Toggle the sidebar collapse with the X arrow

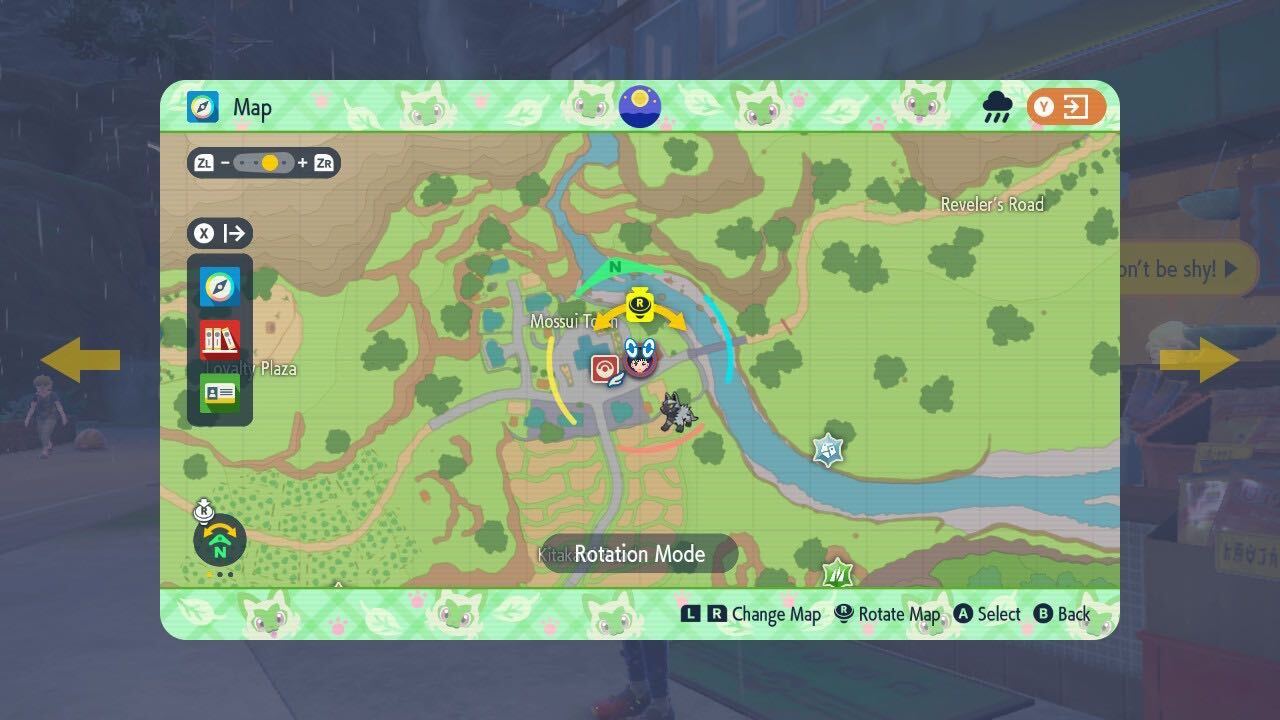(219, 233)
